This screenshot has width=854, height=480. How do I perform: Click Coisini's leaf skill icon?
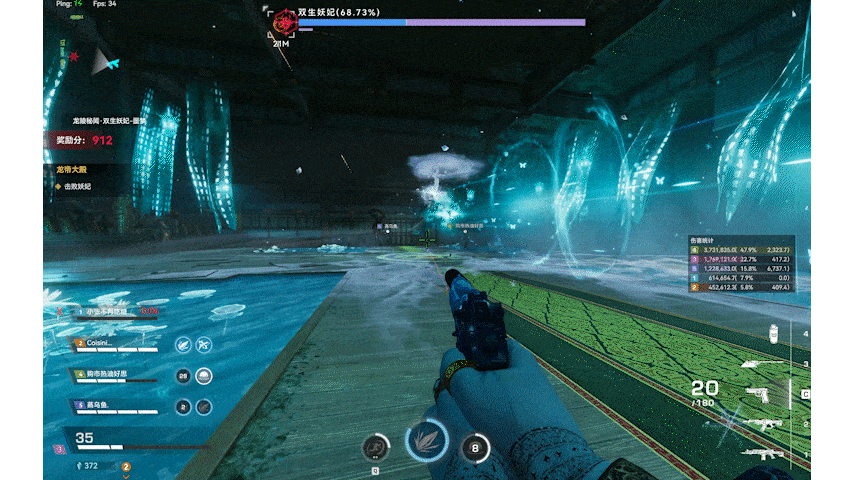pyautogui.click(x=183, y=344)
